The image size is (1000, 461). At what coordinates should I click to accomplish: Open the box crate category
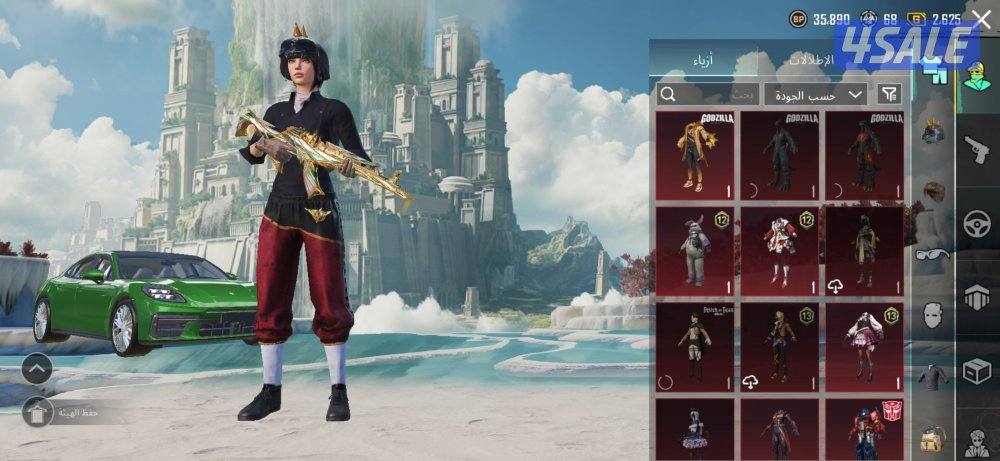pos(977,372)
